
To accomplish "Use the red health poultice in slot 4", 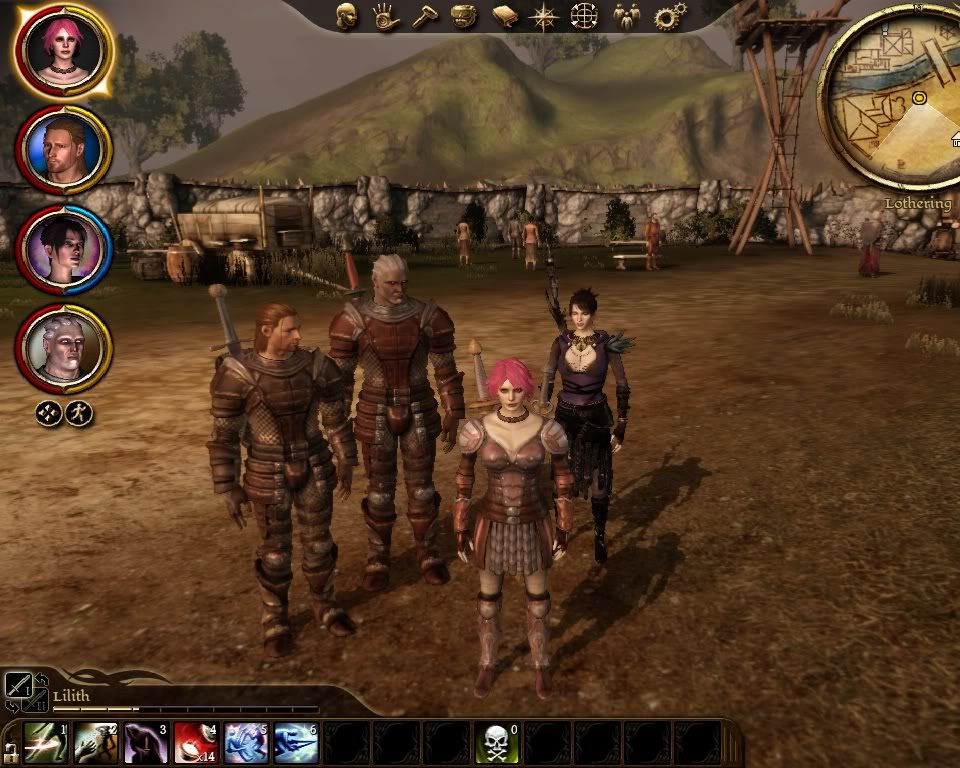I will coord(196,743).
